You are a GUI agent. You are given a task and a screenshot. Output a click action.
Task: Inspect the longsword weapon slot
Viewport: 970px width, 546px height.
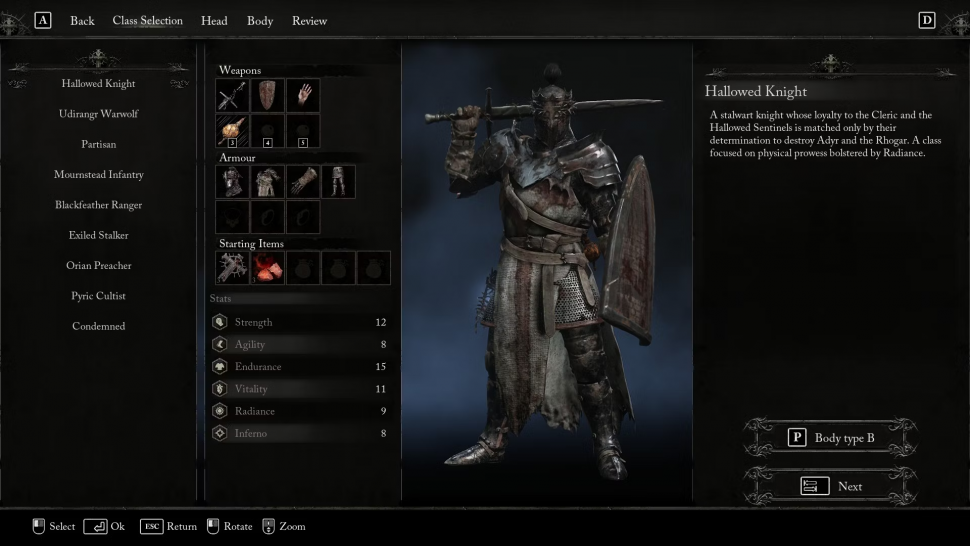[x=233, y=96]
